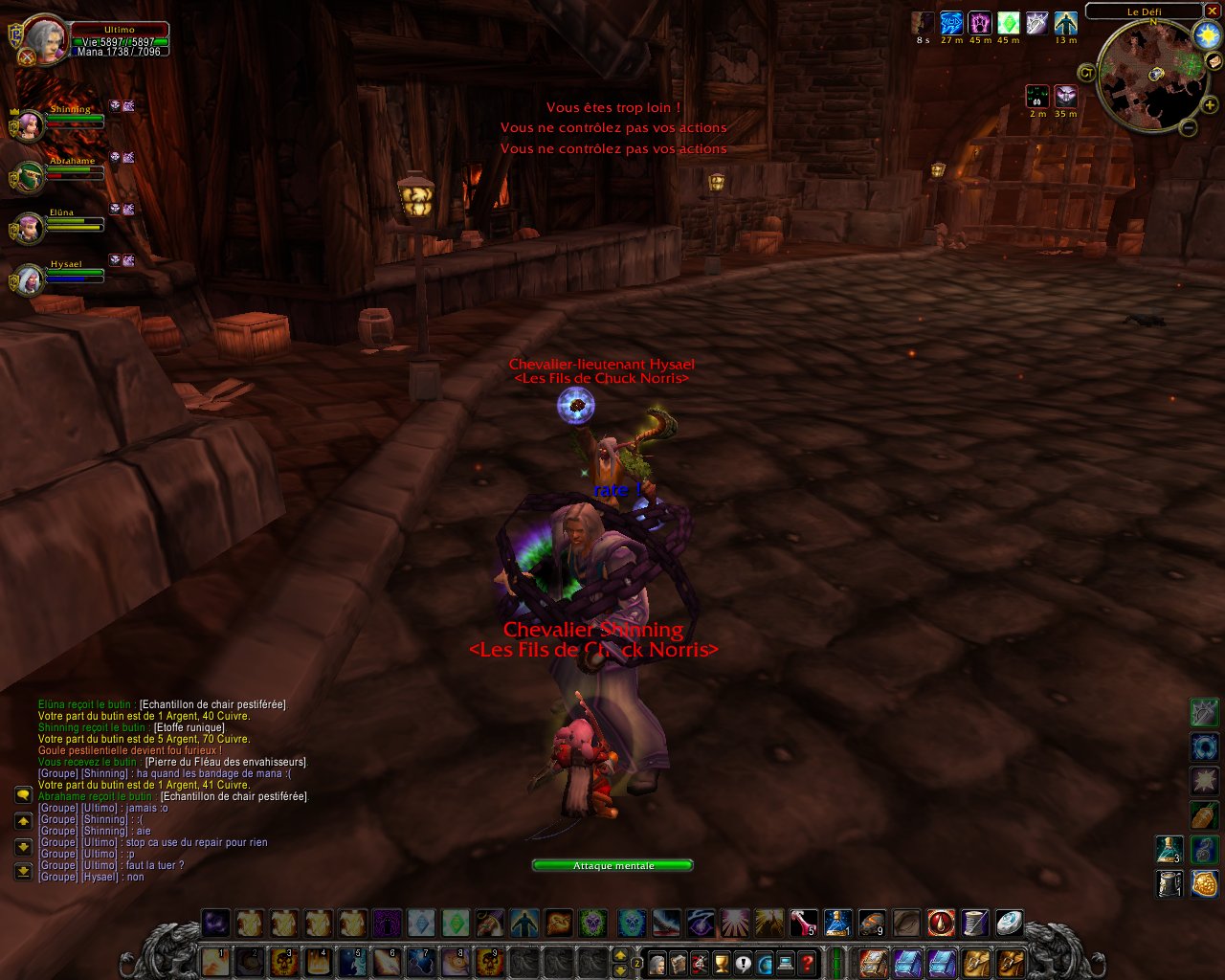This screenshot has height=980, width=1225.
Task: Open the character info micro button
Action: click(657, 963)
